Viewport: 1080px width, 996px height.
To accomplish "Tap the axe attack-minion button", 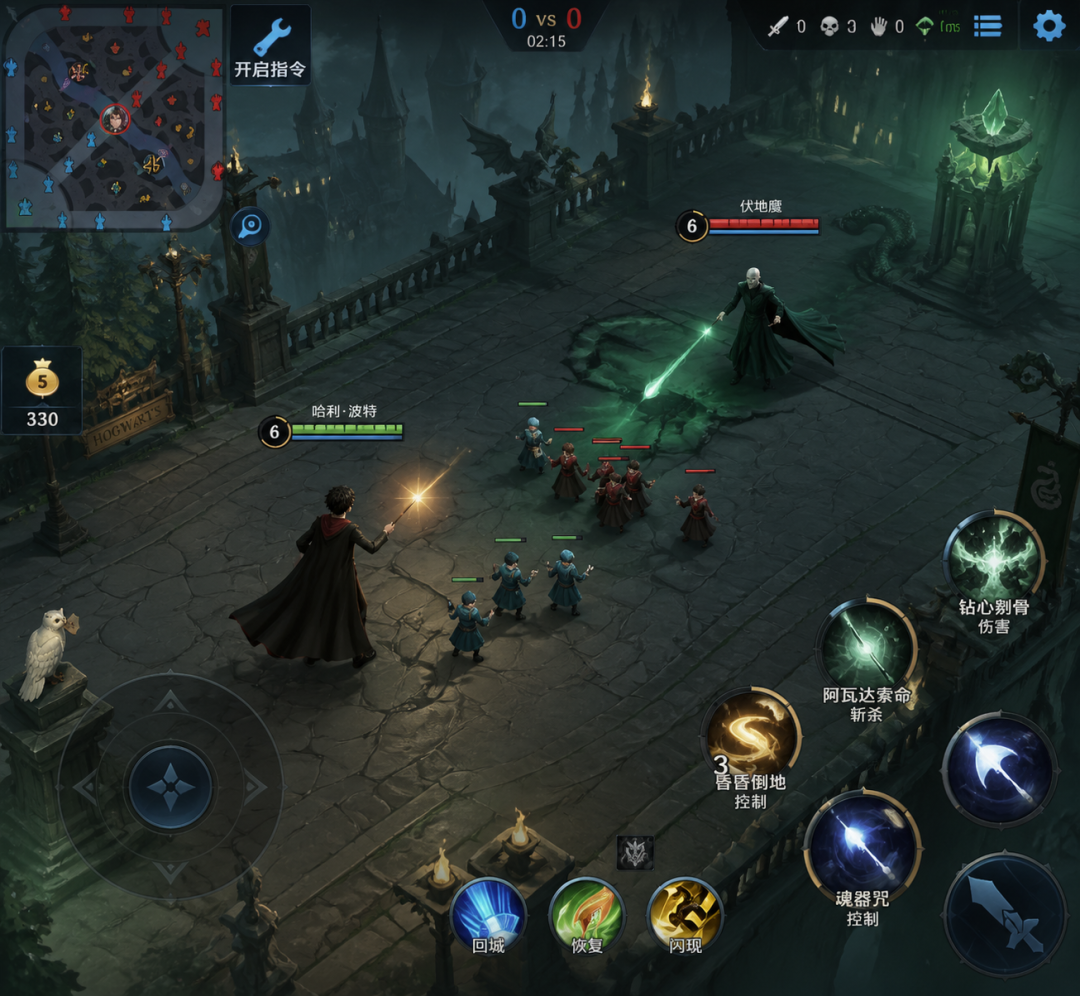I will tap(999, 769).
